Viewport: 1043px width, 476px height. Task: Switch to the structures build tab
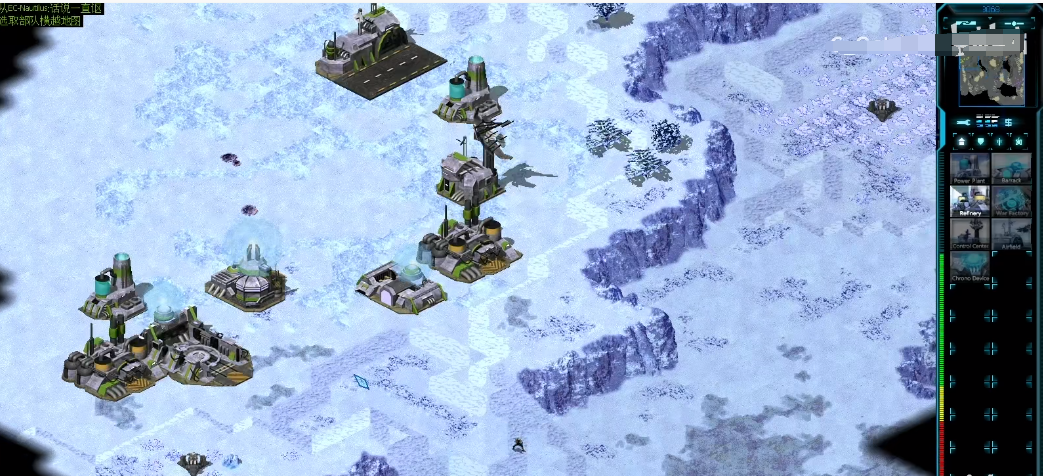click(x=962, y=142)
